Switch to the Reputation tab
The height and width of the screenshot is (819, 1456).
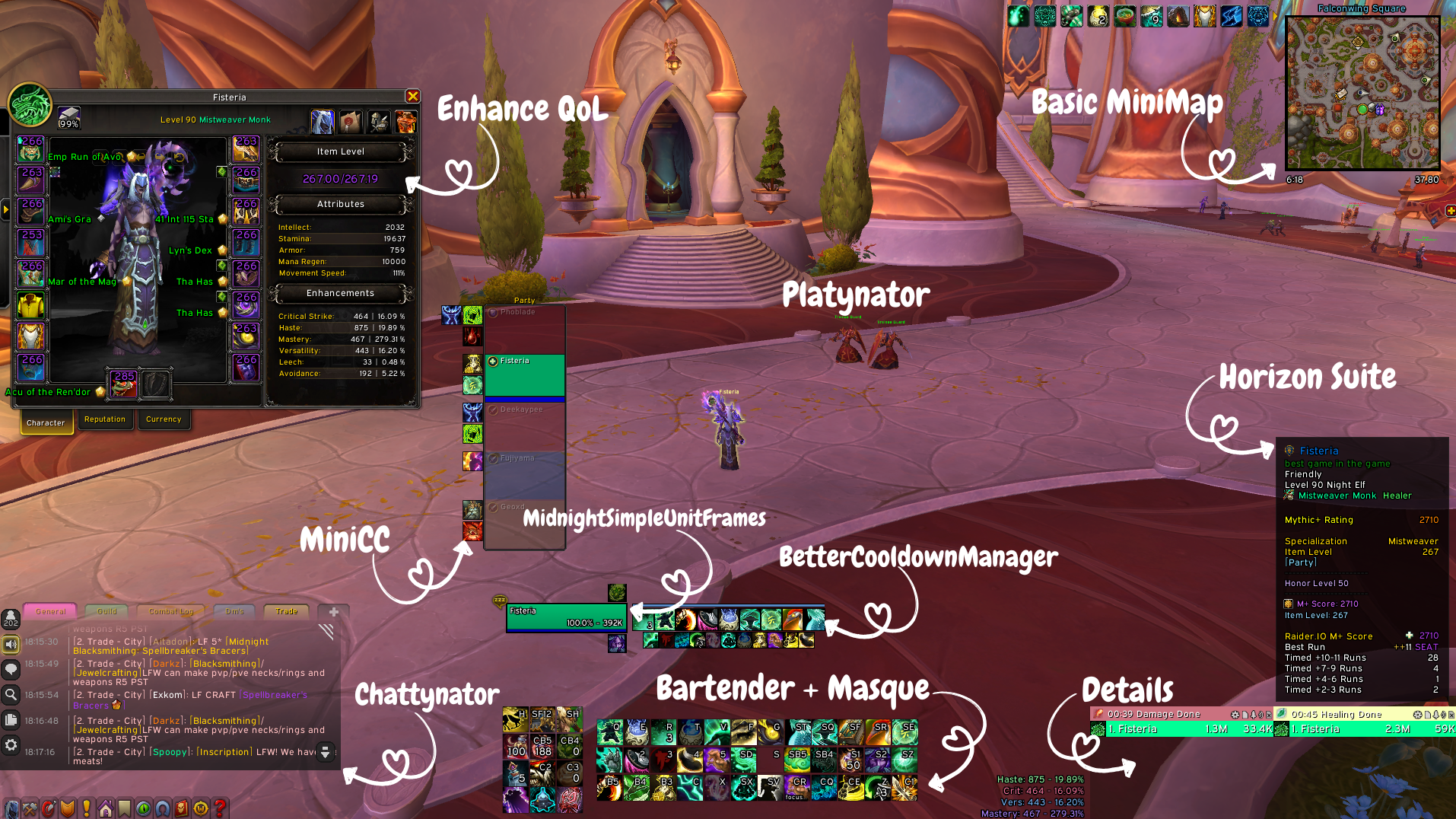coord(105,419)
